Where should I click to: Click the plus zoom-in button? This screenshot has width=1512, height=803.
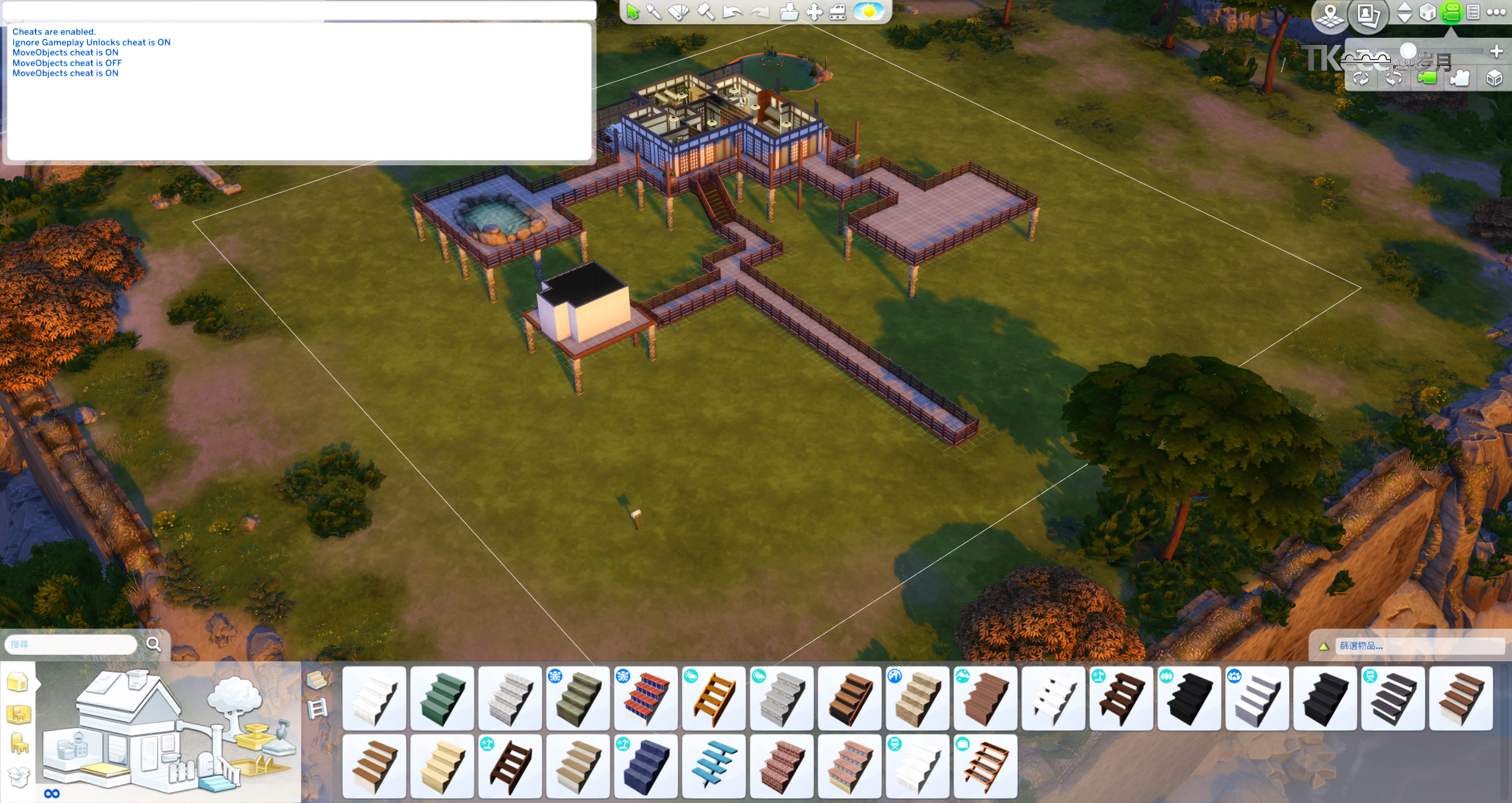tap(1496, 52)
